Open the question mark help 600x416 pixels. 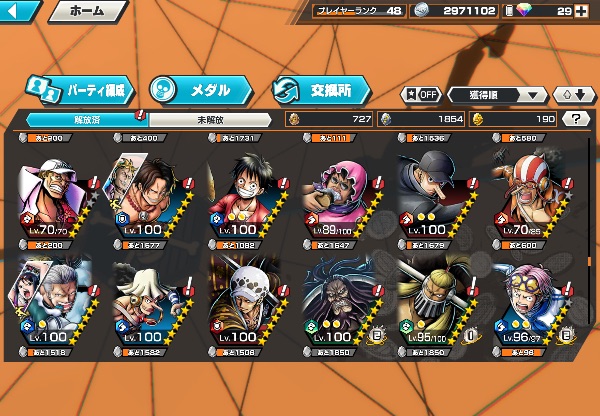[x=577, y=119]
